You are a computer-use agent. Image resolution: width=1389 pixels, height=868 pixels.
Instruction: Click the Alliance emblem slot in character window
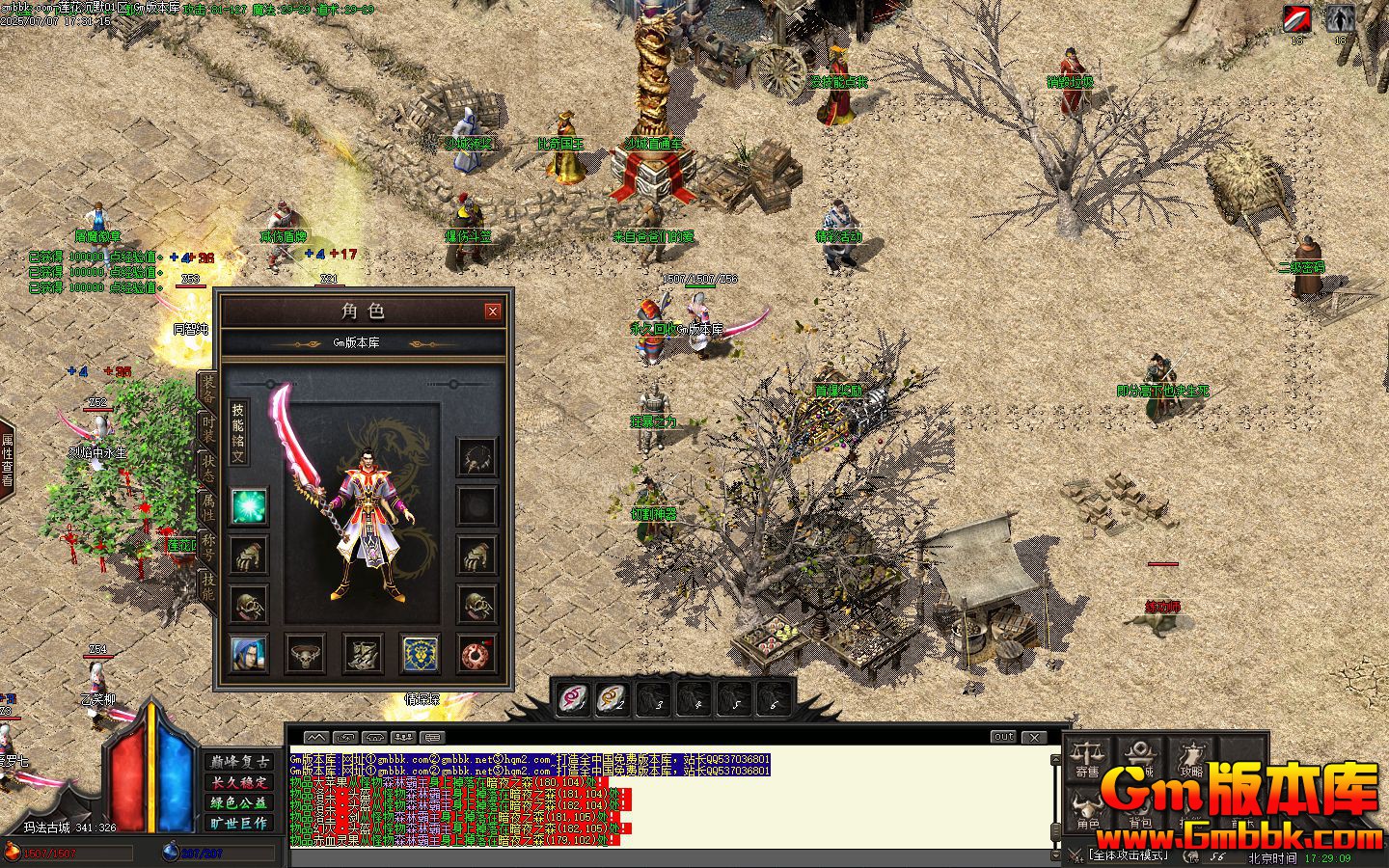(x=419, y=653)
